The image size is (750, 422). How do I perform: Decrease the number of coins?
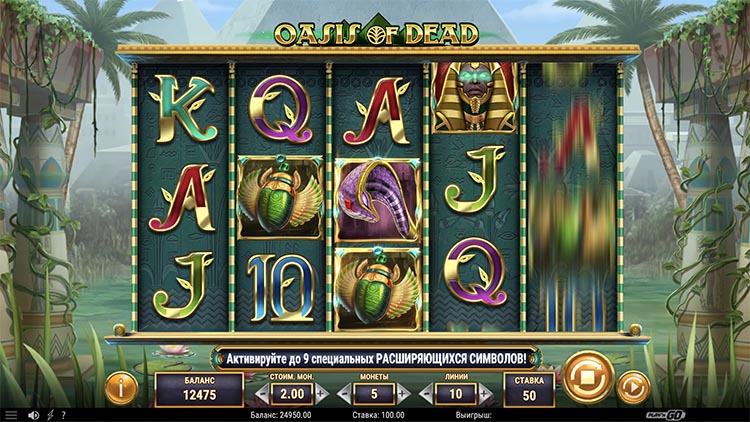(x=343, y=395)
